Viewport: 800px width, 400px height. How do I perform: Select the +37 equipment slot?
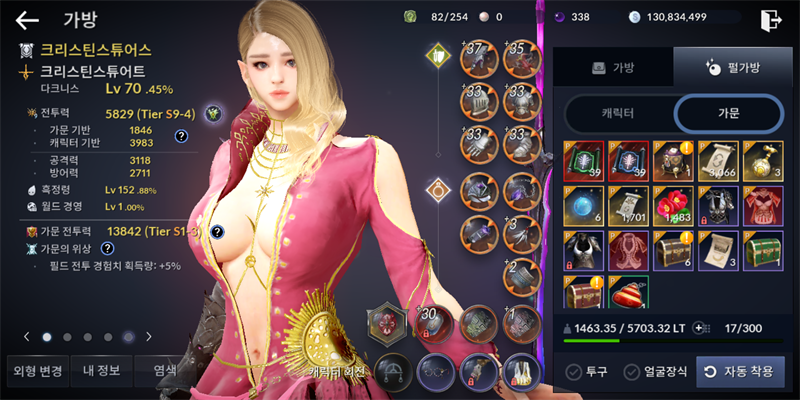point(479,58)
